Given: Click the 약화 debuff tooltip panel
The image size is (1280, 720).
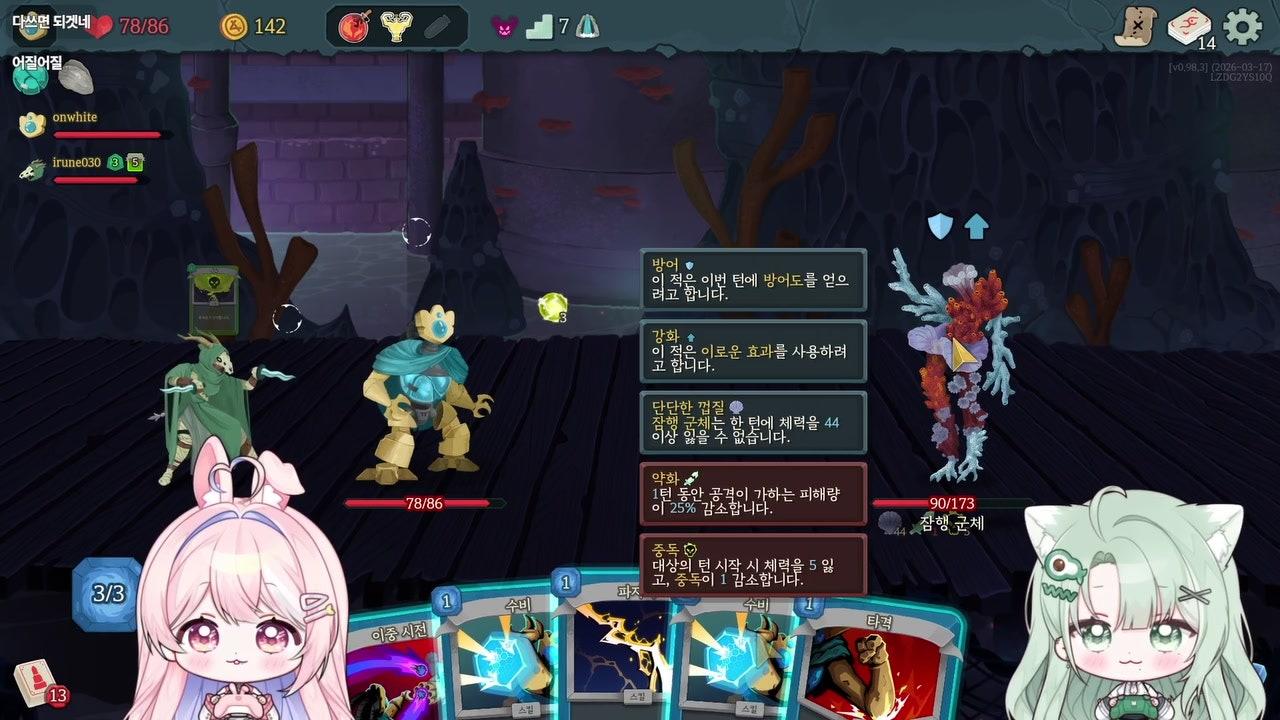Looking at the screenshot, I should [x=755, y=493].
